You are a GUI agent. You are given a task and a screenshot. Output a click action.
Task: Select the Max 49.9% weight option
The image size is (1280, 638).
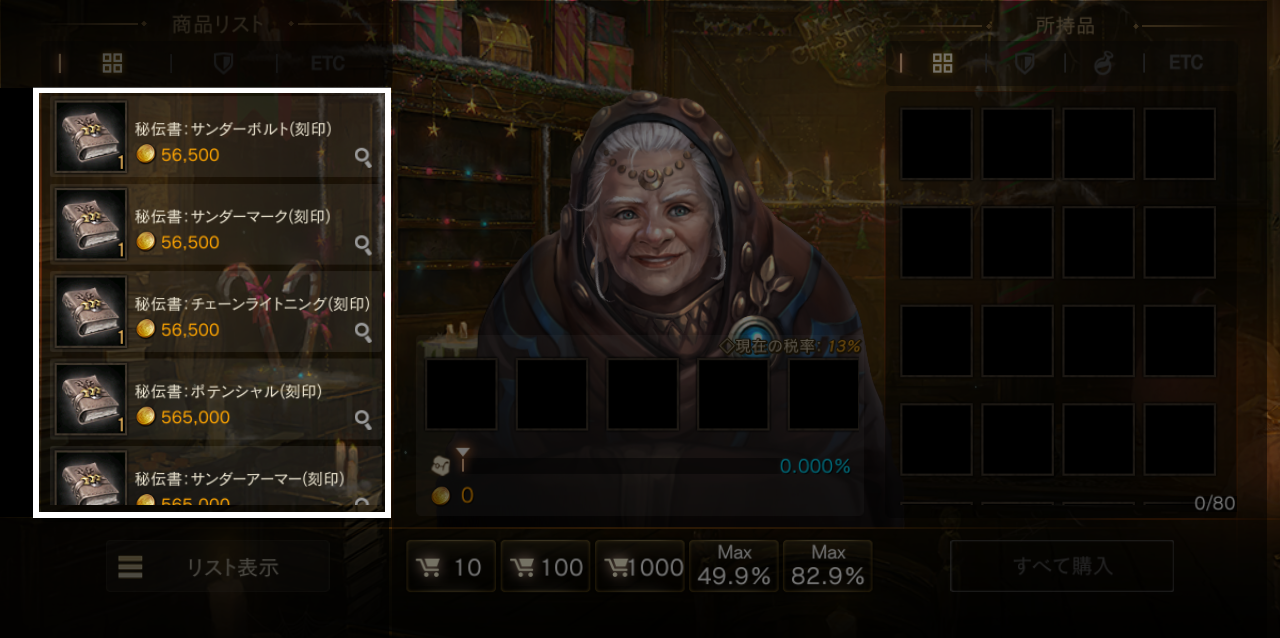(734, 567)
